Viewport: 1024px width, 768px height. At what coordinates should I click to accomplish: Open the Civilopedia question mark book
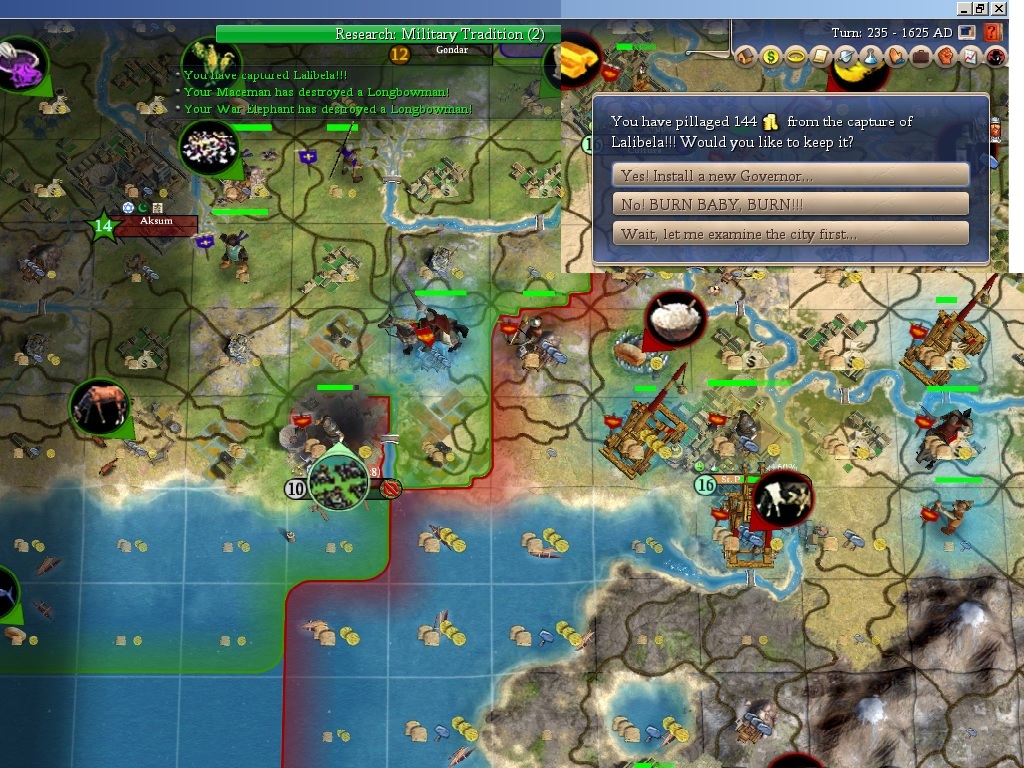(x=993, y=32)
